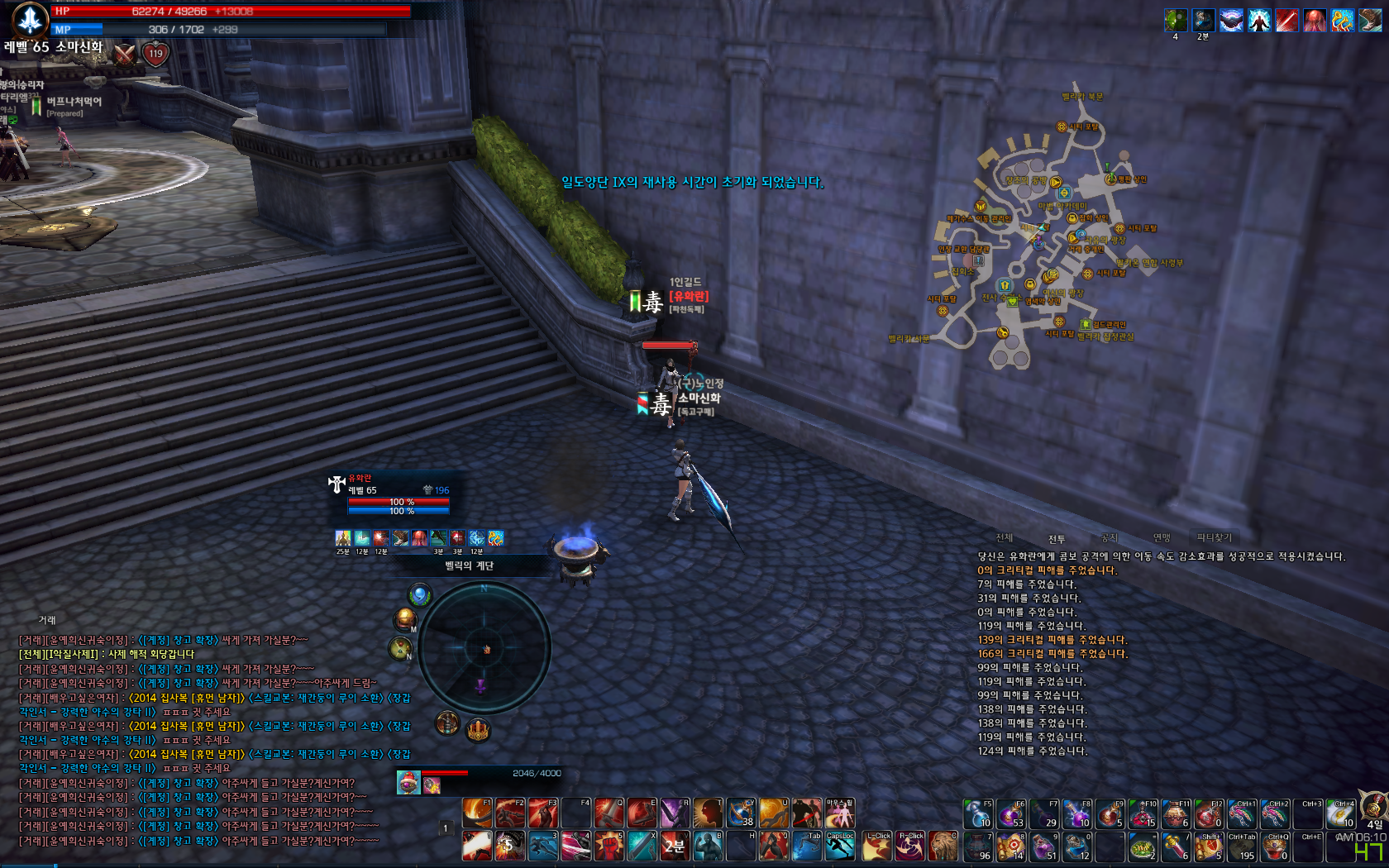Open the world map globe button (M)
This screenshot has height=868, width=1389.
(x=405, y=619)
